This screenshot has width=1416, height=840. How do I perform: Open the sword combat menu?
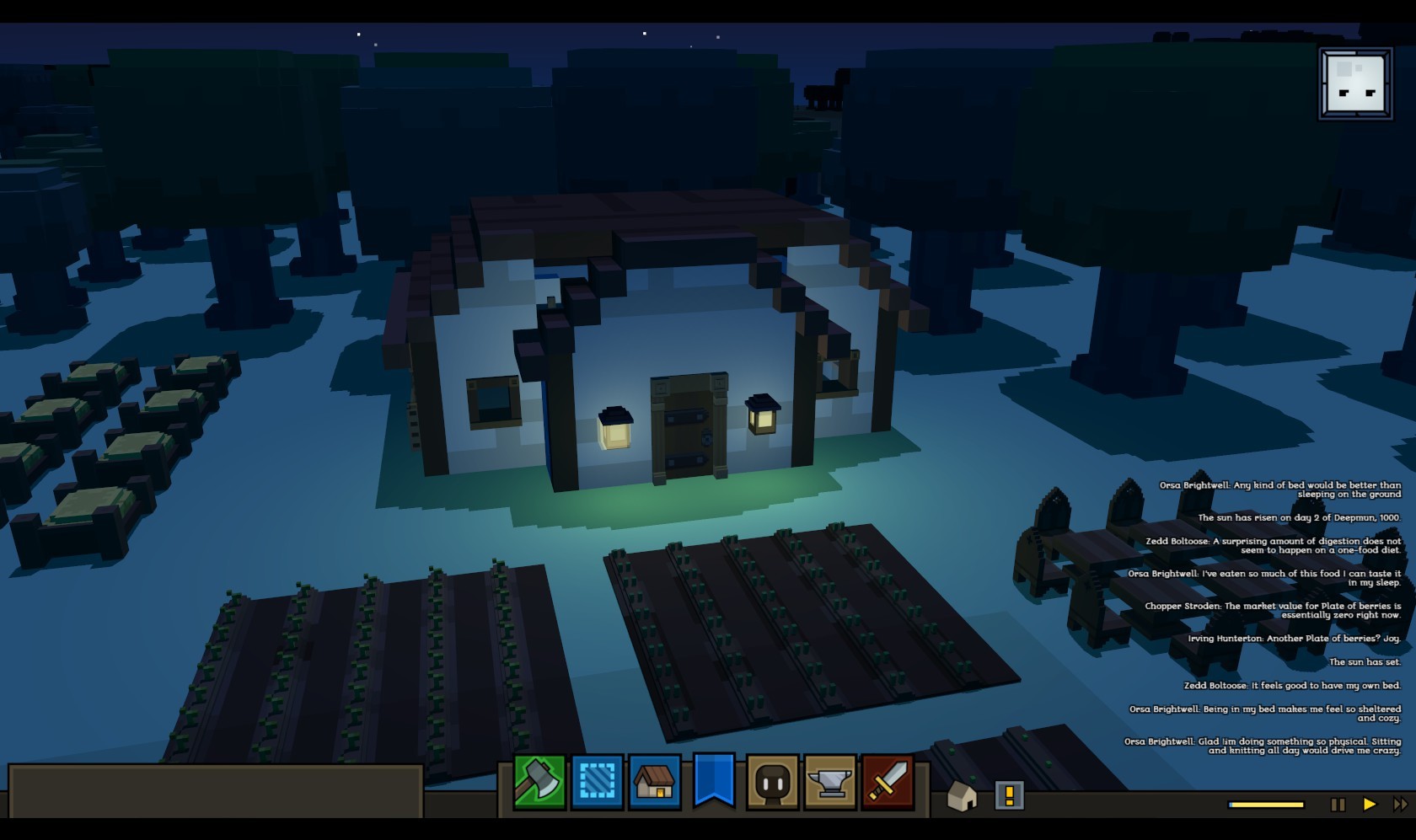click(888, 781)
